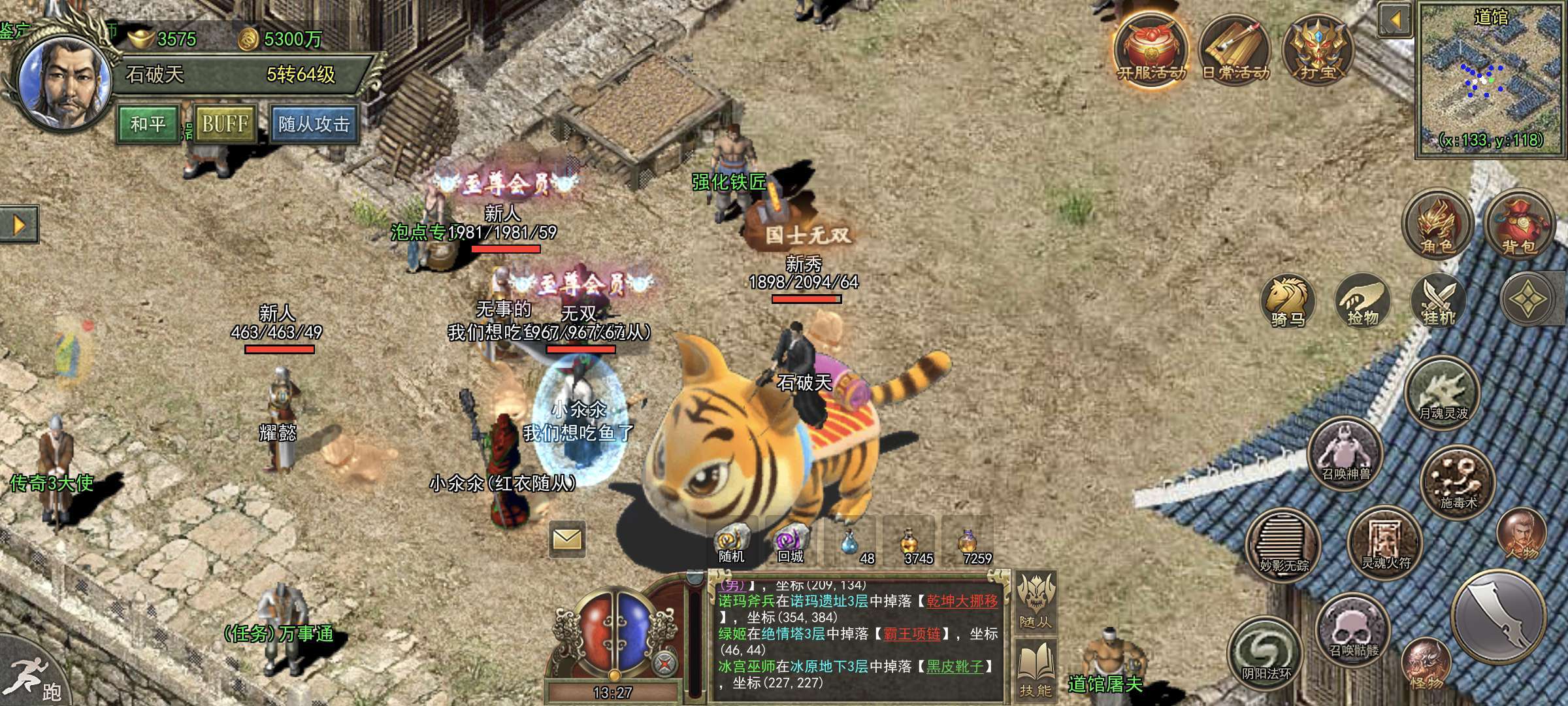The height and width of the screenshot is (706, 1568).
Task: Toggle 骑马 mount riding
Action: pyautogui.click(x=1288, y=302)
